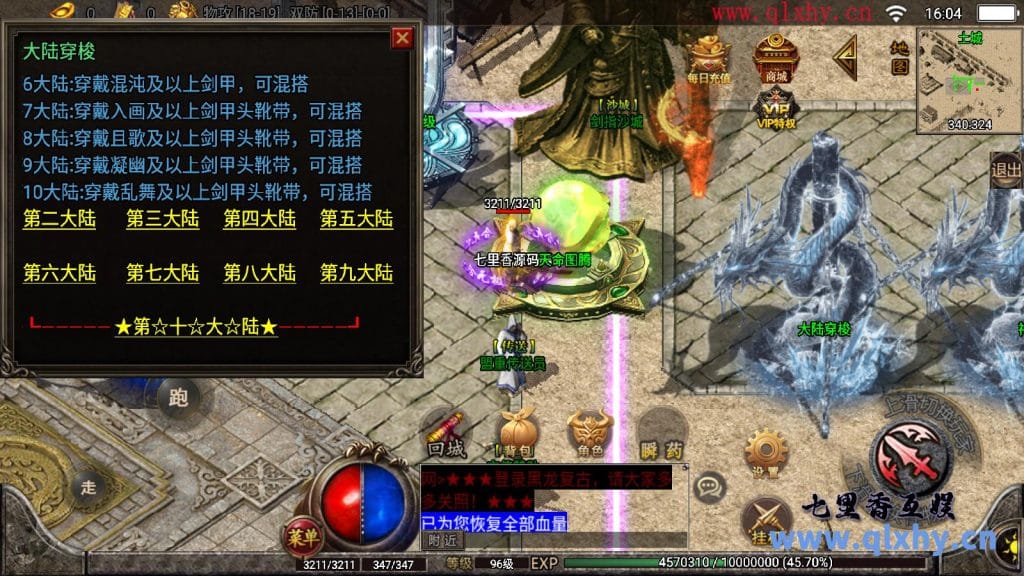The height and width of the screenshot is (576, 1024).
Task: Teleport to 第二大陆
Action: point(59,219)
